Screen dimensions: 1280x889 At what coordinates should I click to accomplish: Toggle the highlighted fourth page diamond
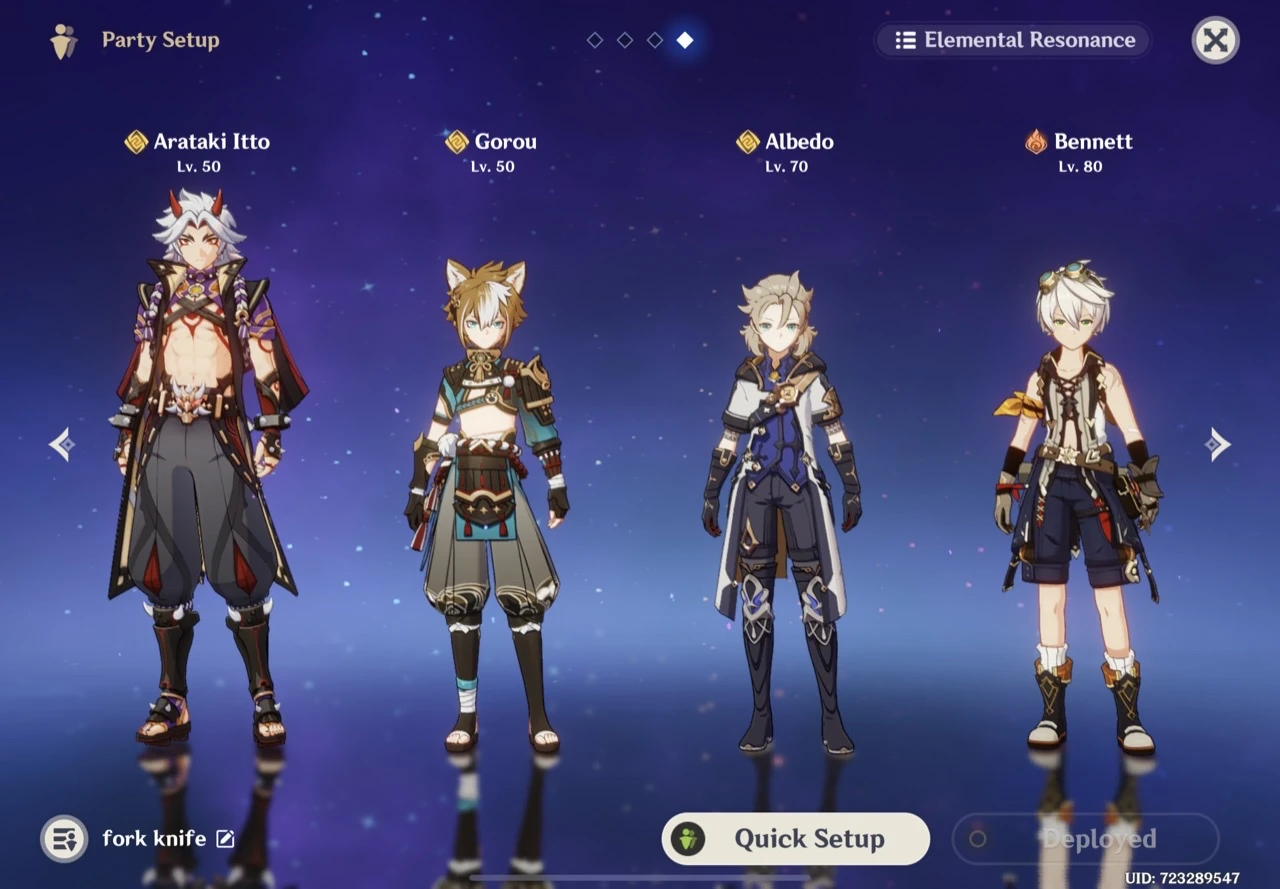click(684, 41)
